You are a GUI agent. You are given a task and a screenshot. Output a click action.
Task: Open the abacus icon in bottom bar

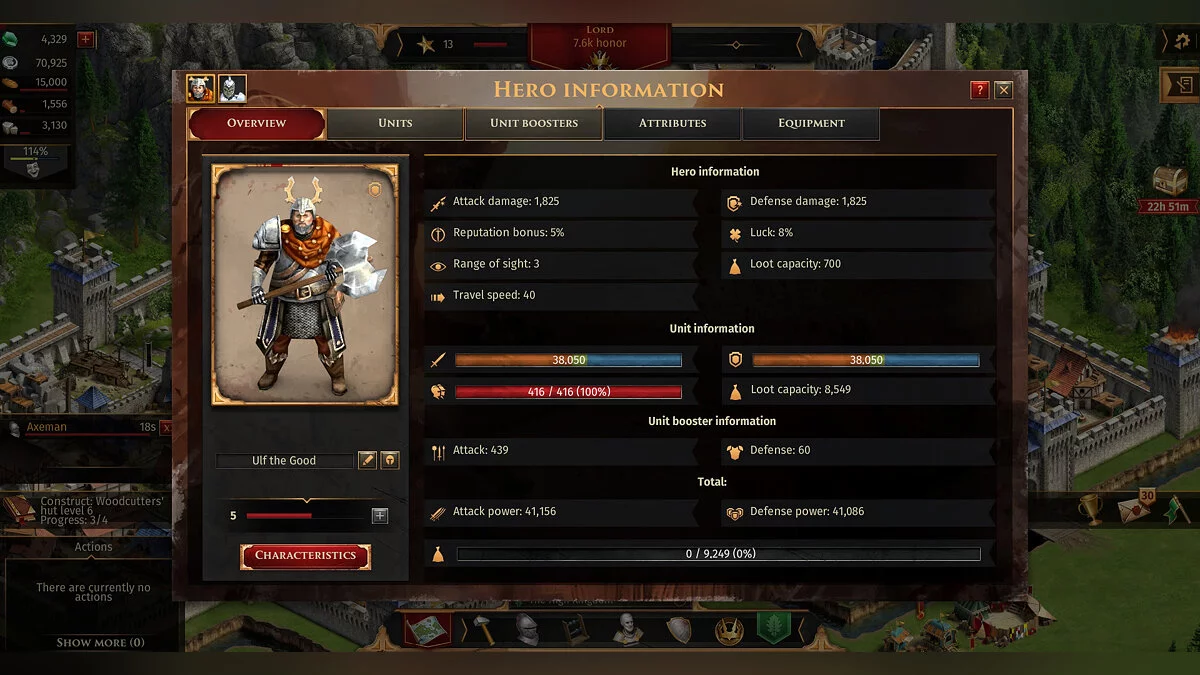(572, 629)
